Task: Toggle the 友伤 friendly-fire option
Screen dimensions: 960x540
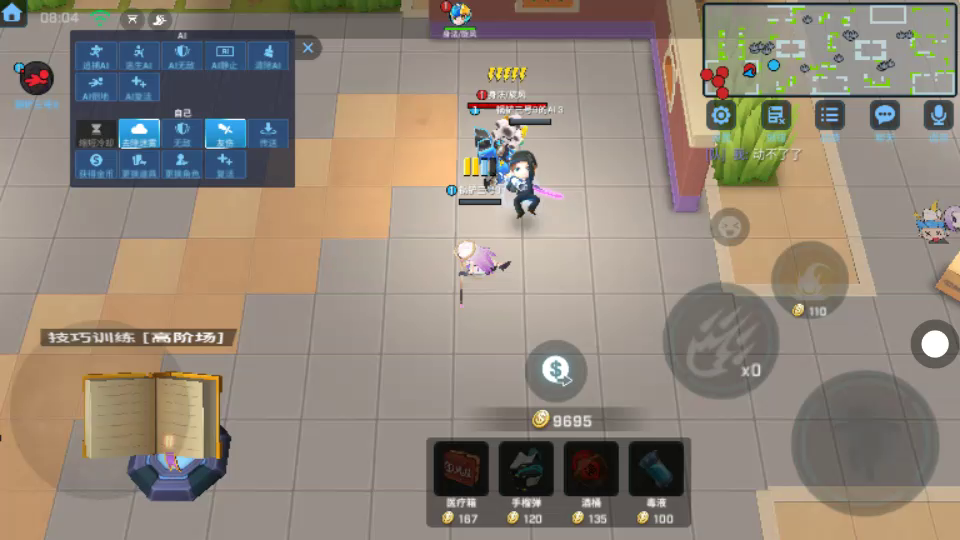Action: pos(225,134)
